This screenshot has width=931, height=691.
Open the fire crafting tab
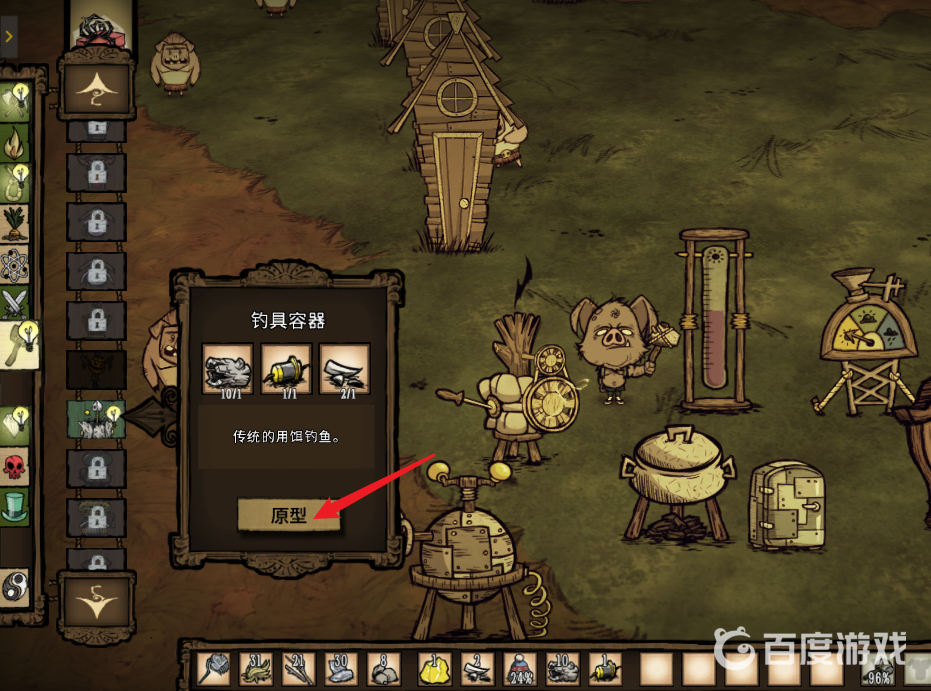coord(15,143)
